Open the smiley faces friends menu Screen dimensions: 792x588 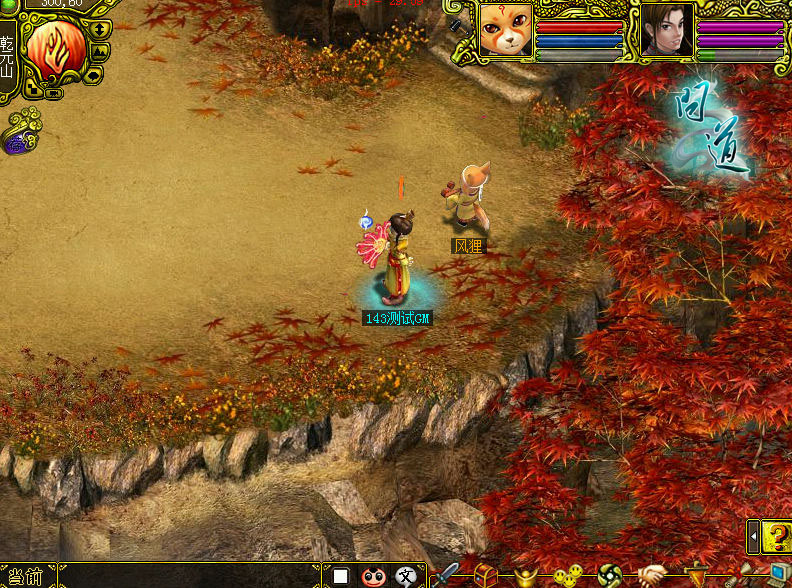[567, 576]
